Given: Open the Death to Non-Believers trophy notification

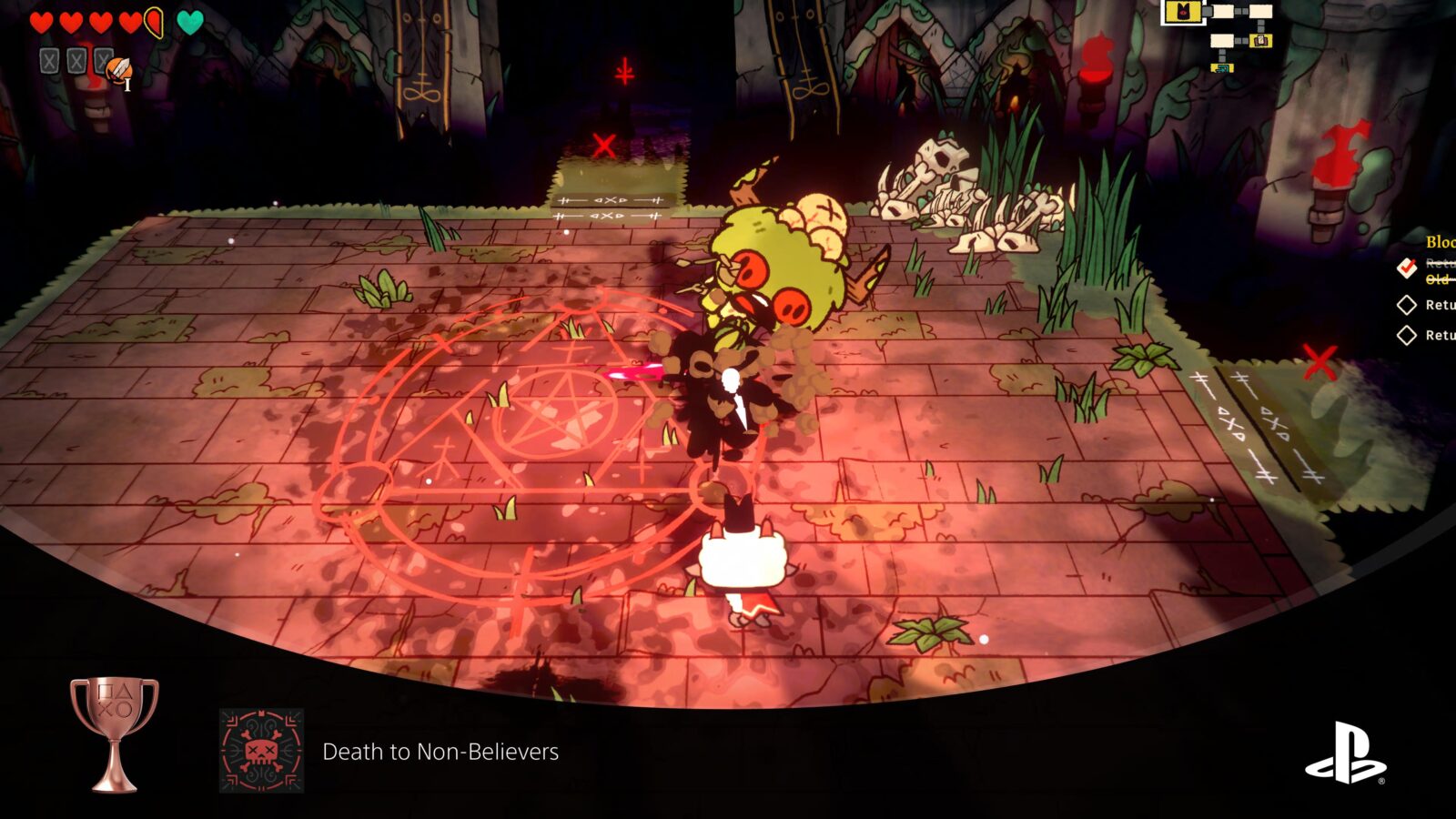Looking at the screenshot, I should tap(440, 752).
